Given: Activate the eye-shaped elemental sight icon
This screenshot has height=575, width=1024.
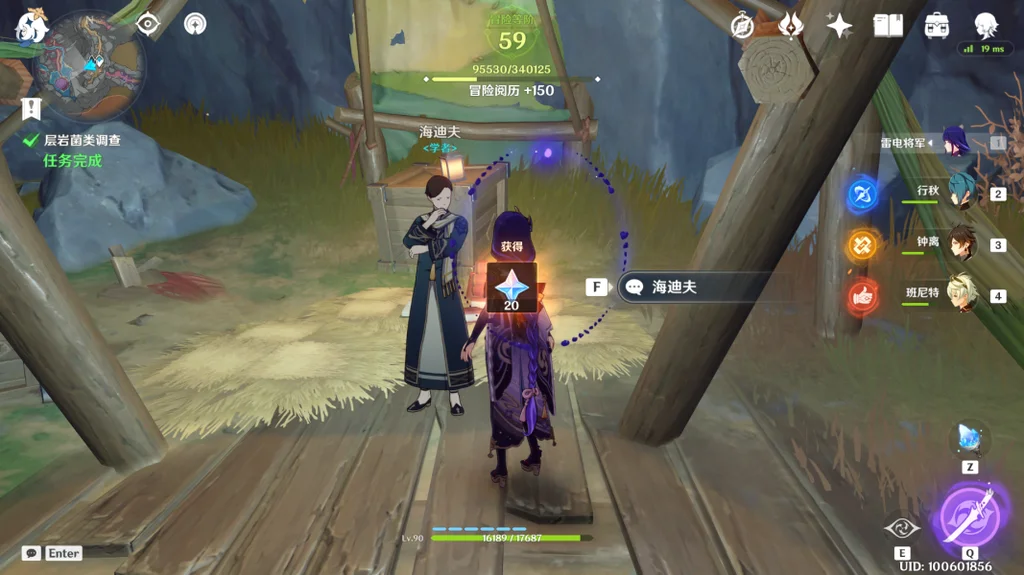Looking at the screenshot, I should click(148, 23).
